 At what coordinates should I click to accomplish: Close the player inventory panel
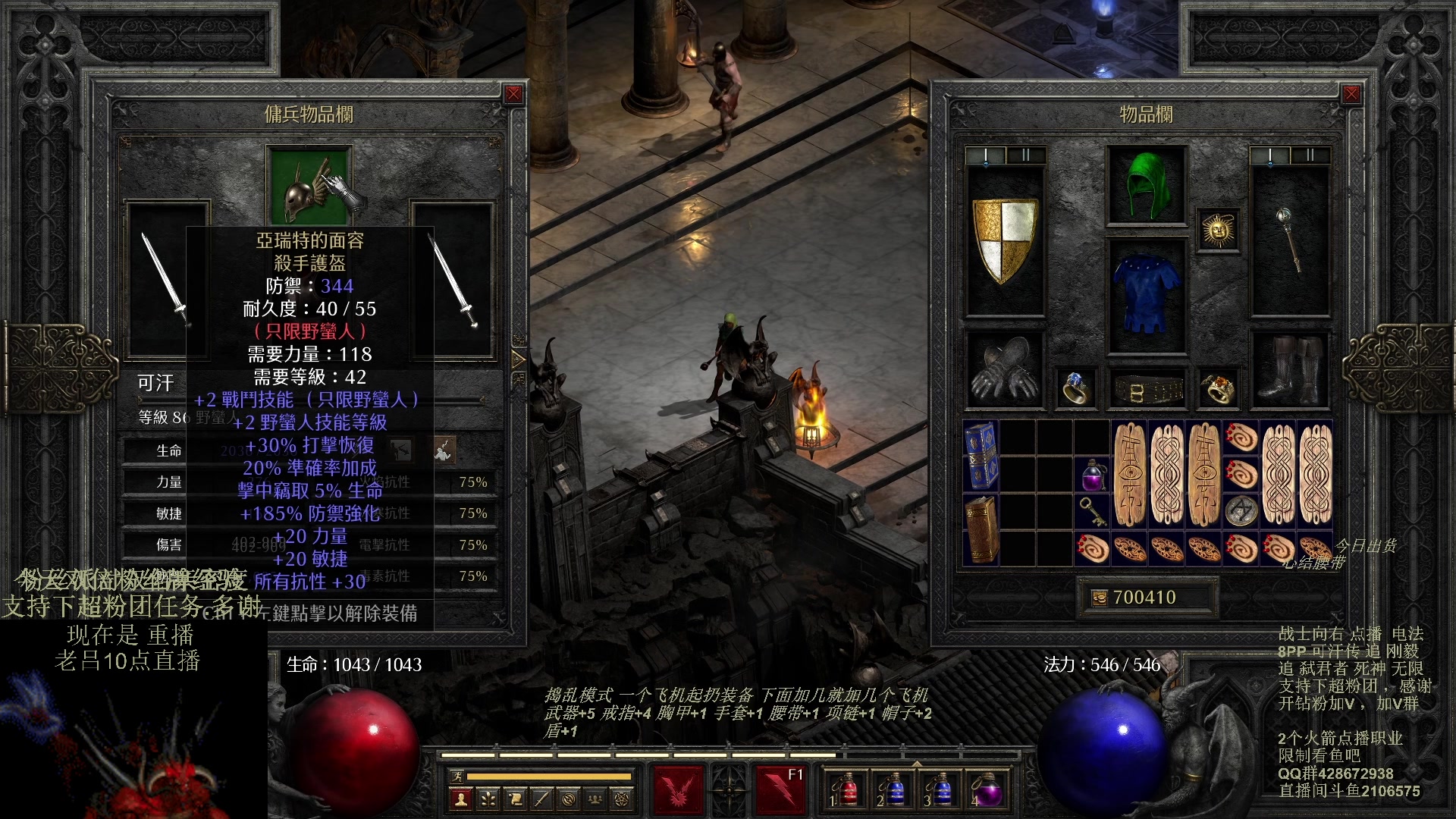(x=1351, y=94)
